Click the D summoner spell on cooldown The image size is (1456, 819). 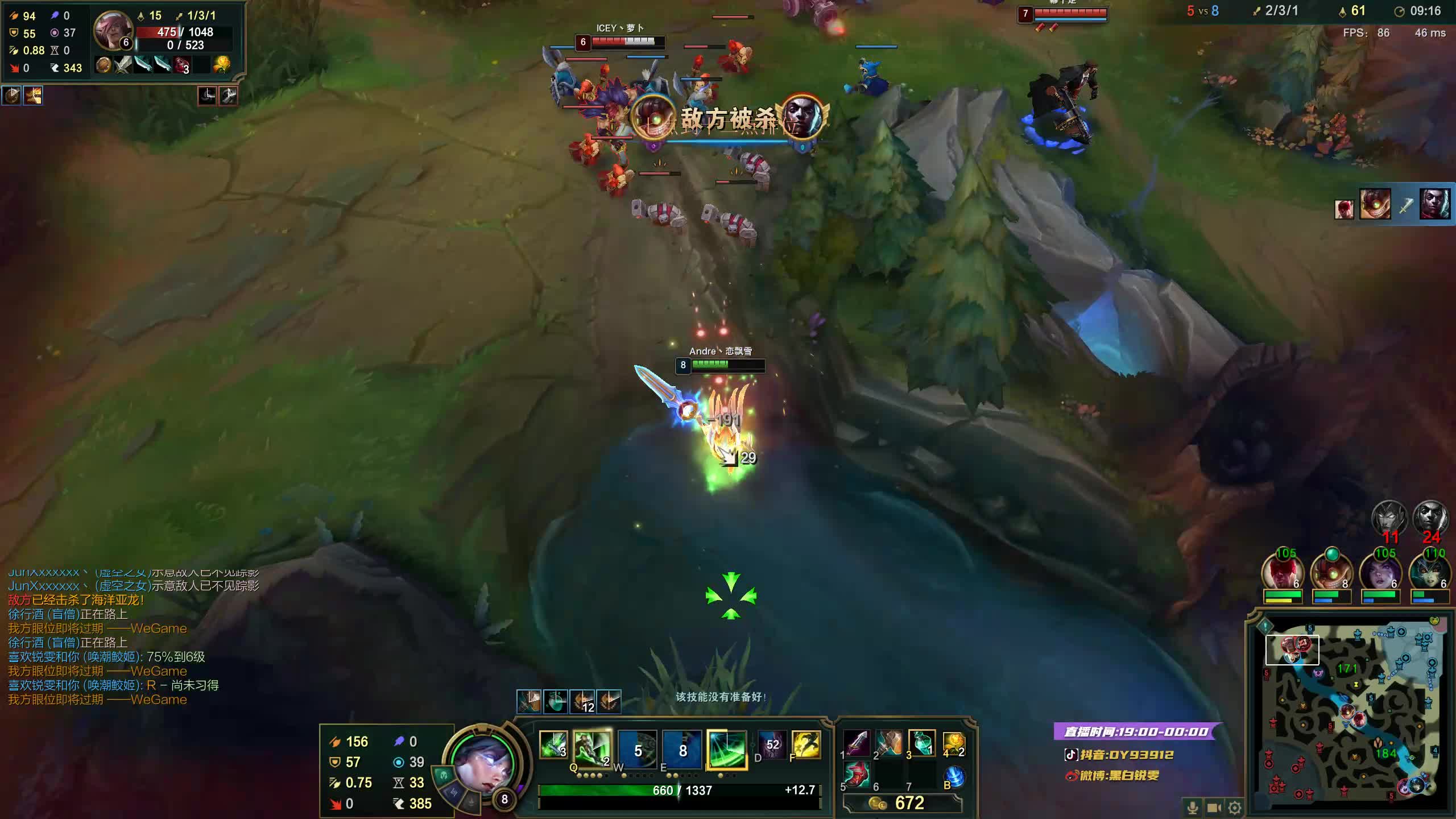coord(772,744)
